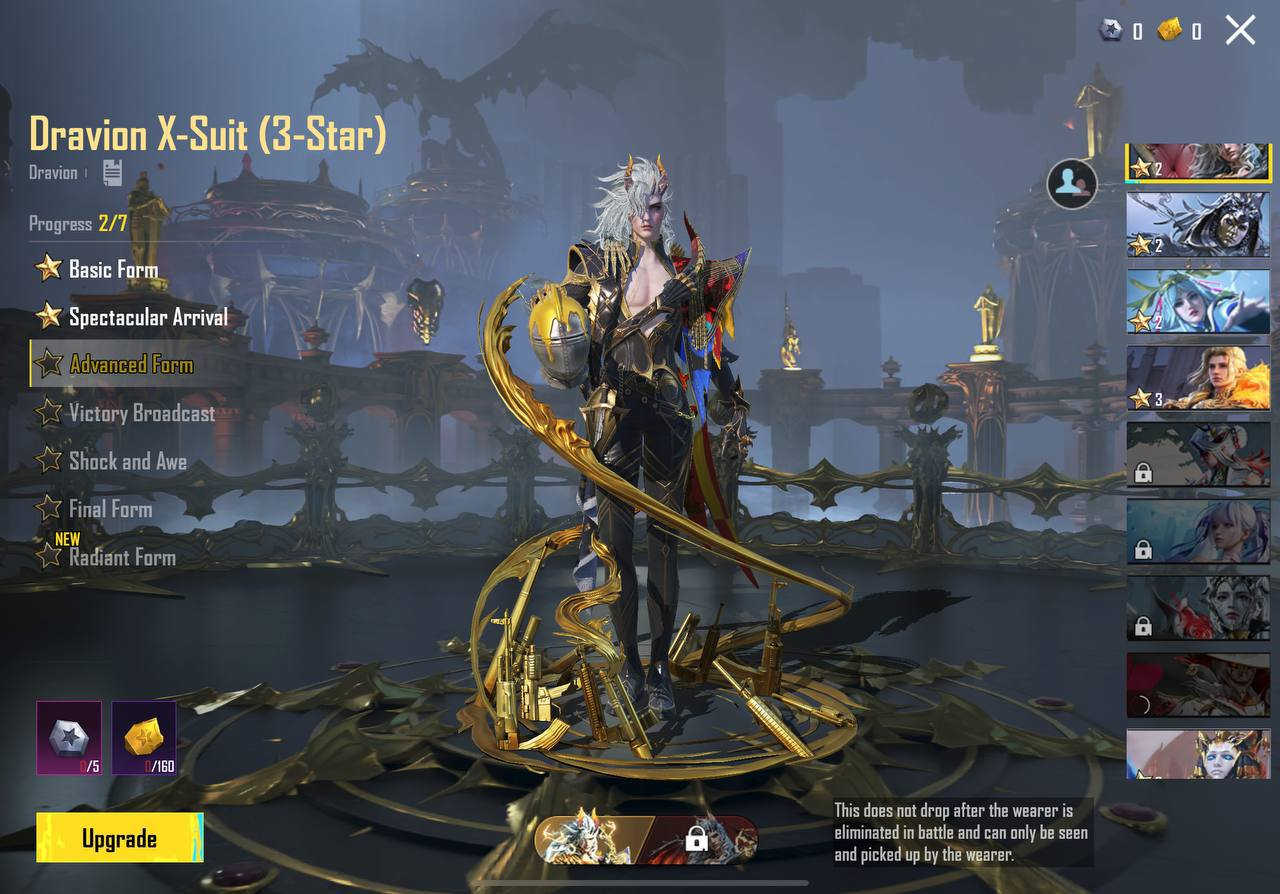Viewport: 1280px width, 894px height.
Task: Select the silver masked 2-star suit thumbnail
Action: (x=1198, y=224)
